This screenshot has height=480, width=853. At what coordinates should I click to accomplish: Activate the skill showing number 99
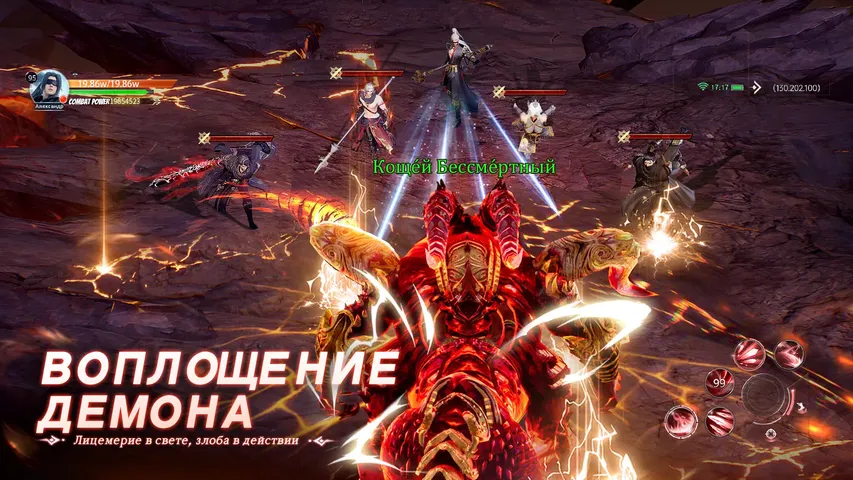(x=719, y=382)
